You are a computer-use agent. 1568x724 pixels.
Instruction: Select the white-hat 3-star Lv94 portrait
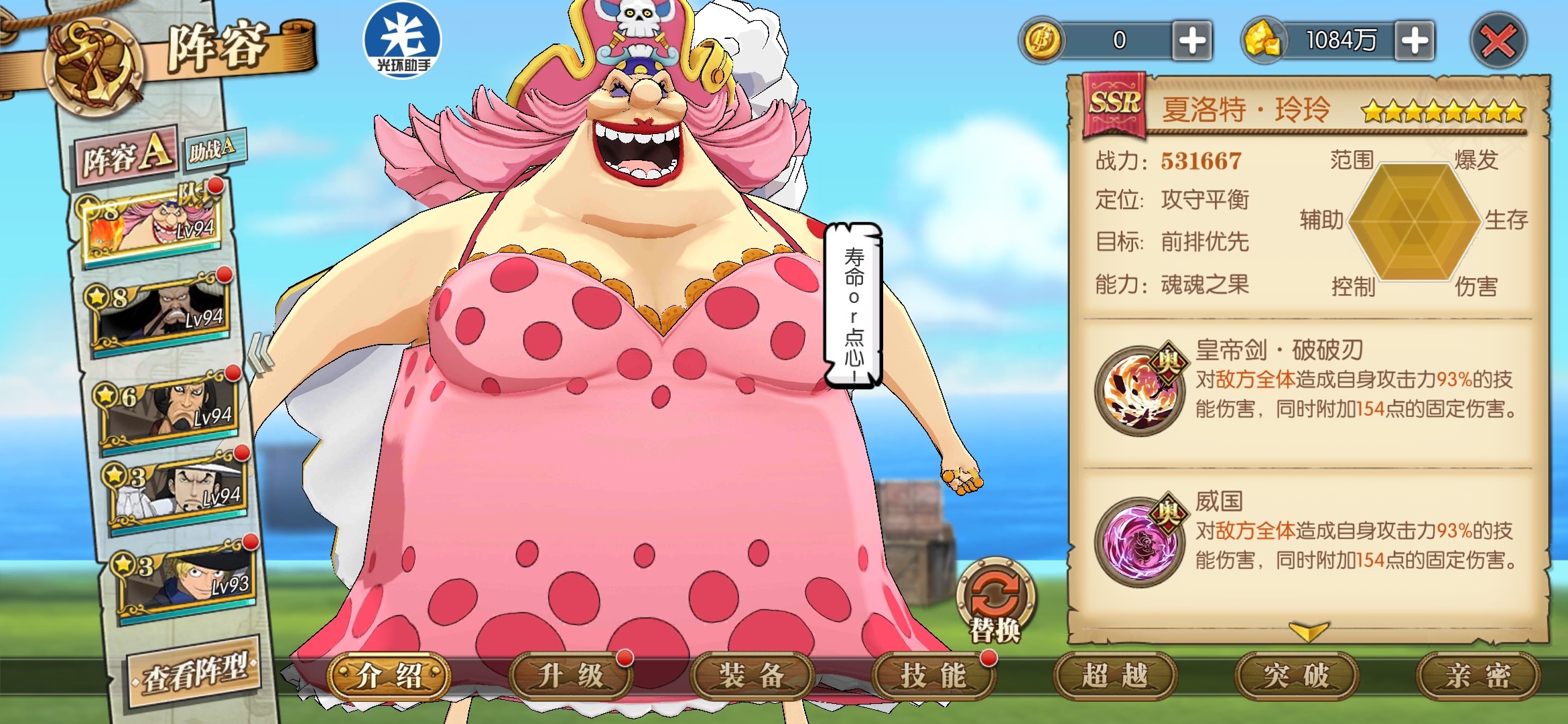click(178, 489)
